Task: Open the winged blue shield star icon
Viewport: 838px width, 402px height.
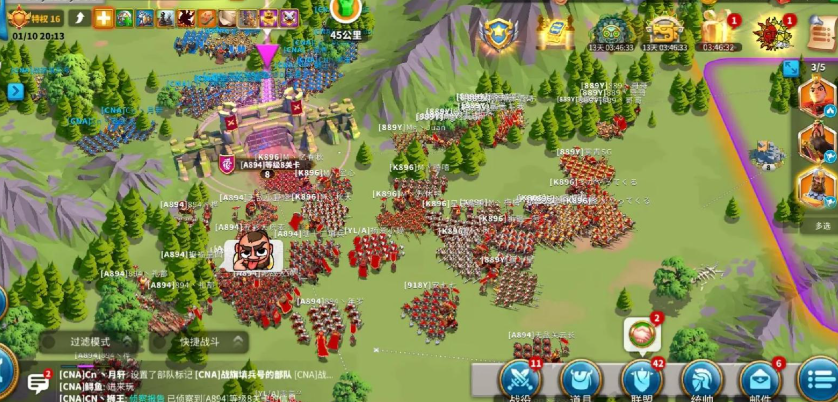Action: 497,32
